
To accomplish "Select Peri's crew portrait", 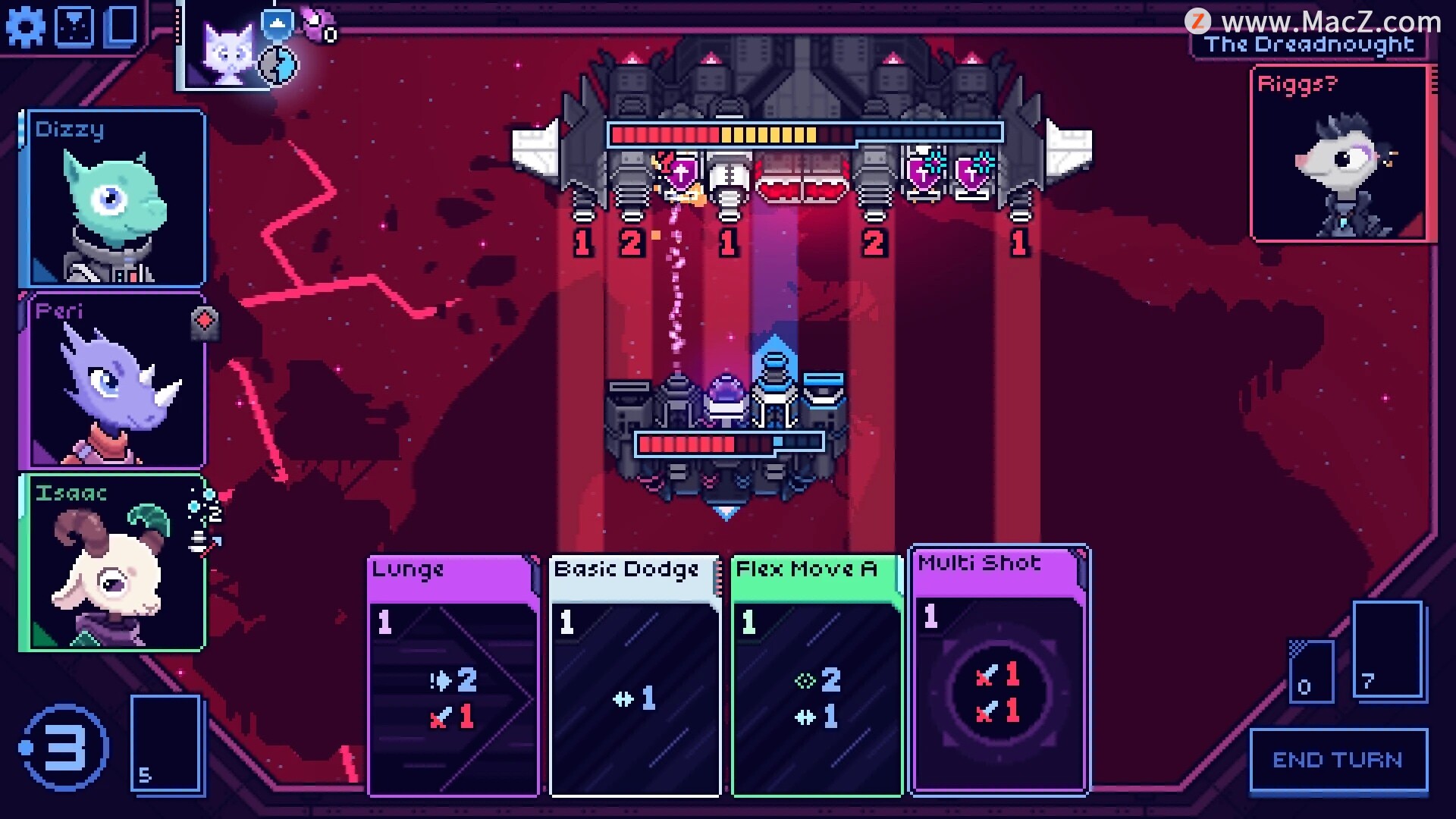I will [x=114, y=381].
